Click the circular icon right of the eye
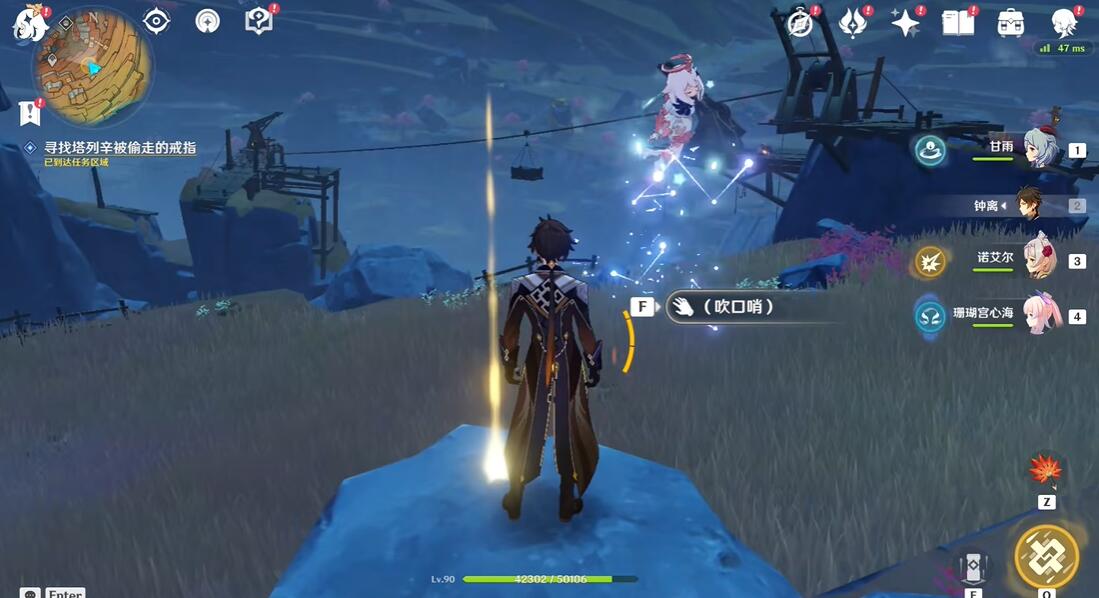 tap(208, 21)
